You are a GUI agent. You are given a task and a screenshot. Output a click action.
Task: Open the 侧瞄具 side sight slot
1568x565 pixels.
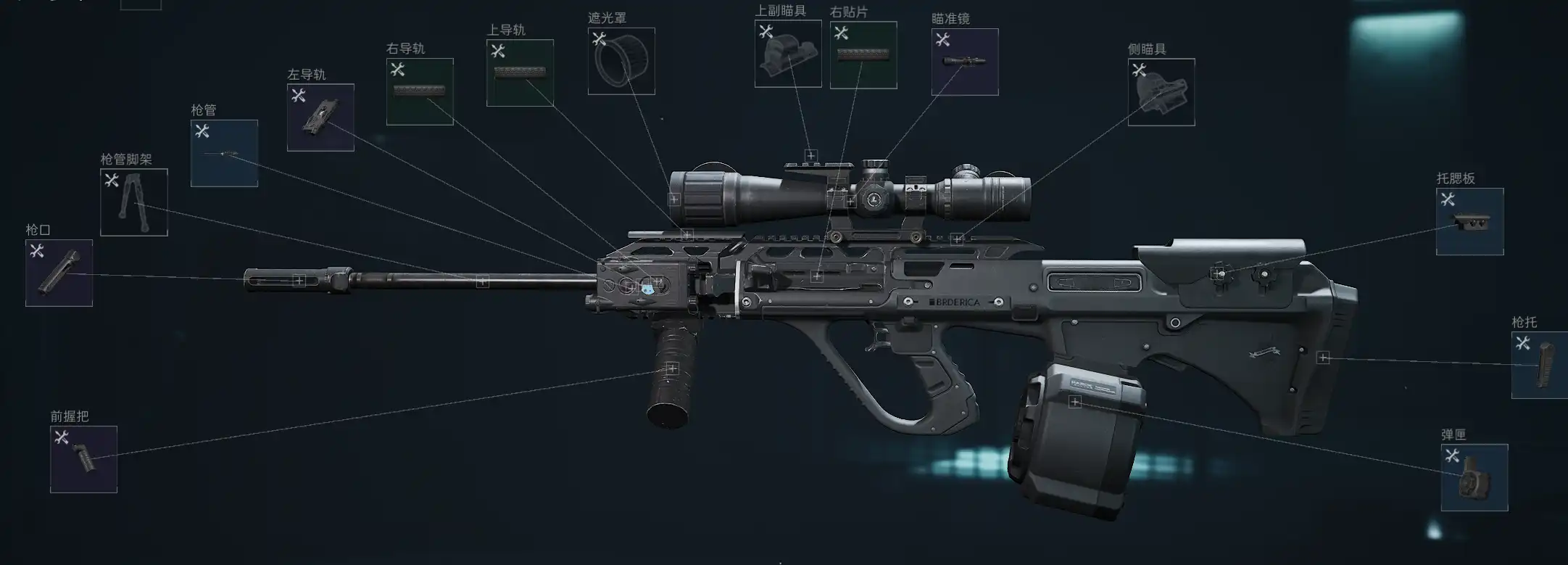1161,92
